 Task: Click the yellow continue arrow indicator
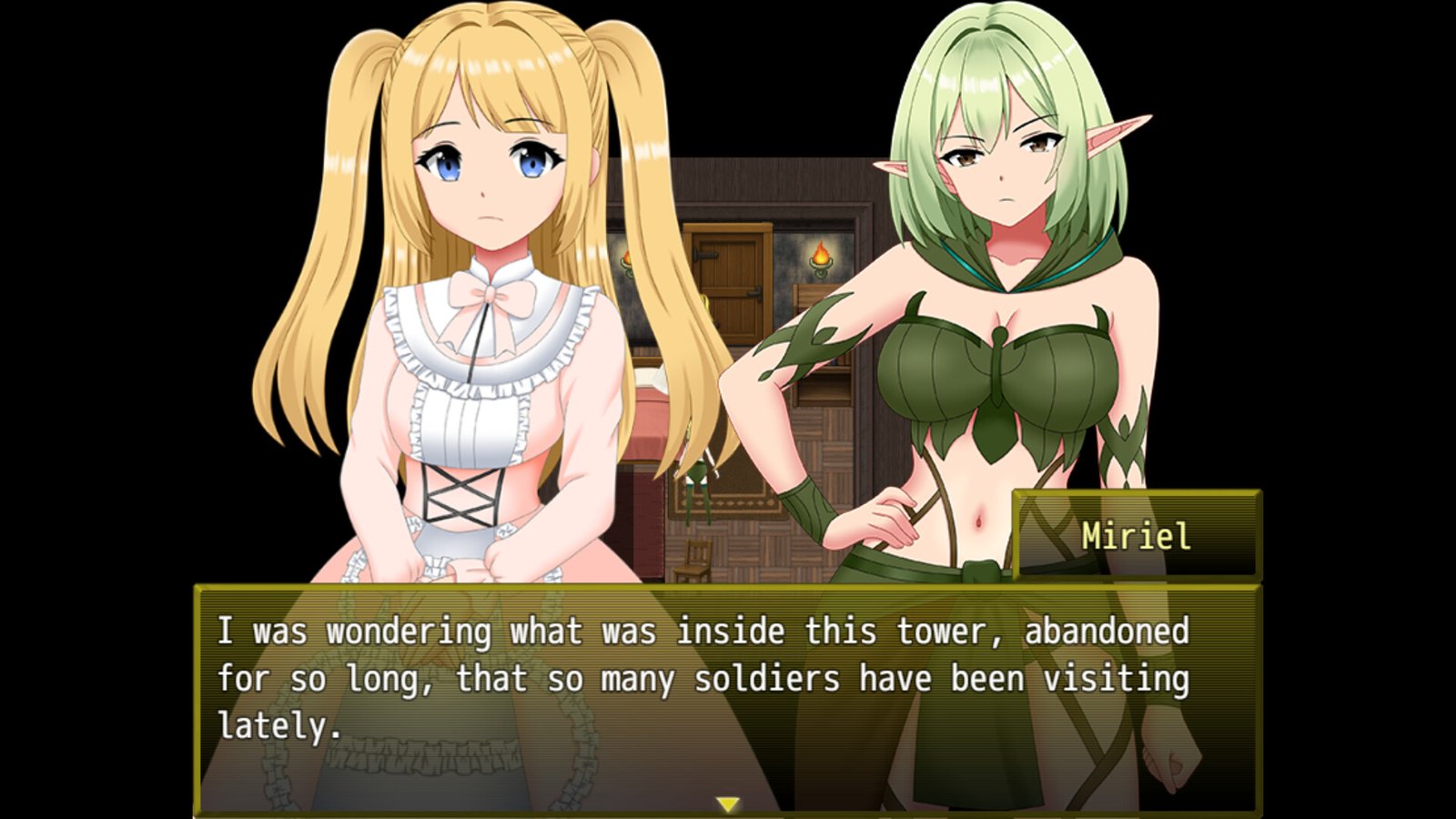(x=728, y=804)
